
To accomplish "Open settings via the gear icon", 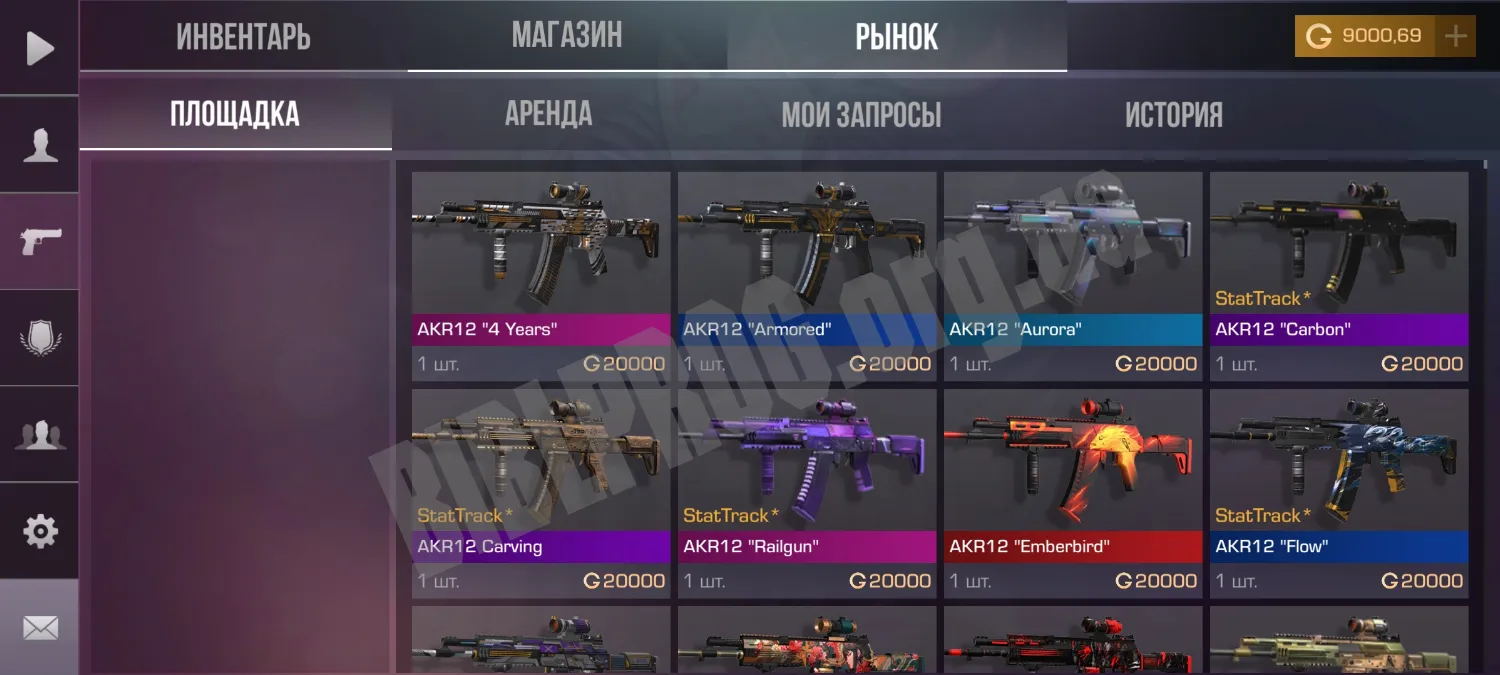I will pos(39,531).
